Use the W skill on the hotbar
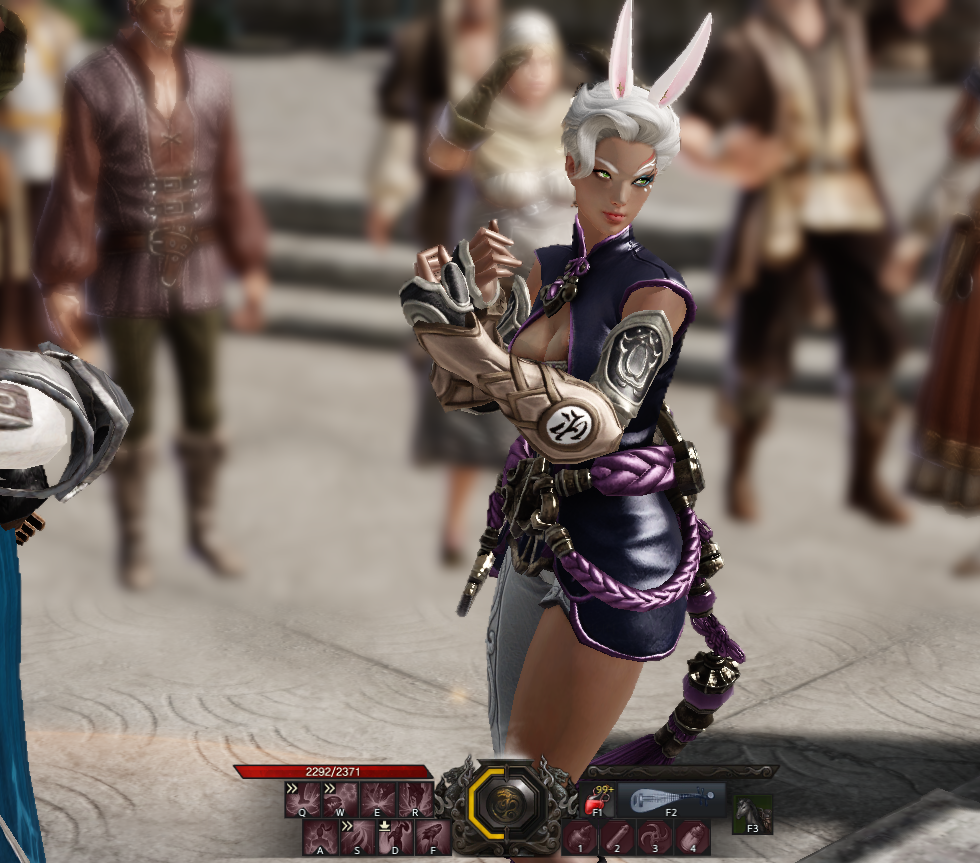This screenshot has width=980, height=863. tap(340, 799)
